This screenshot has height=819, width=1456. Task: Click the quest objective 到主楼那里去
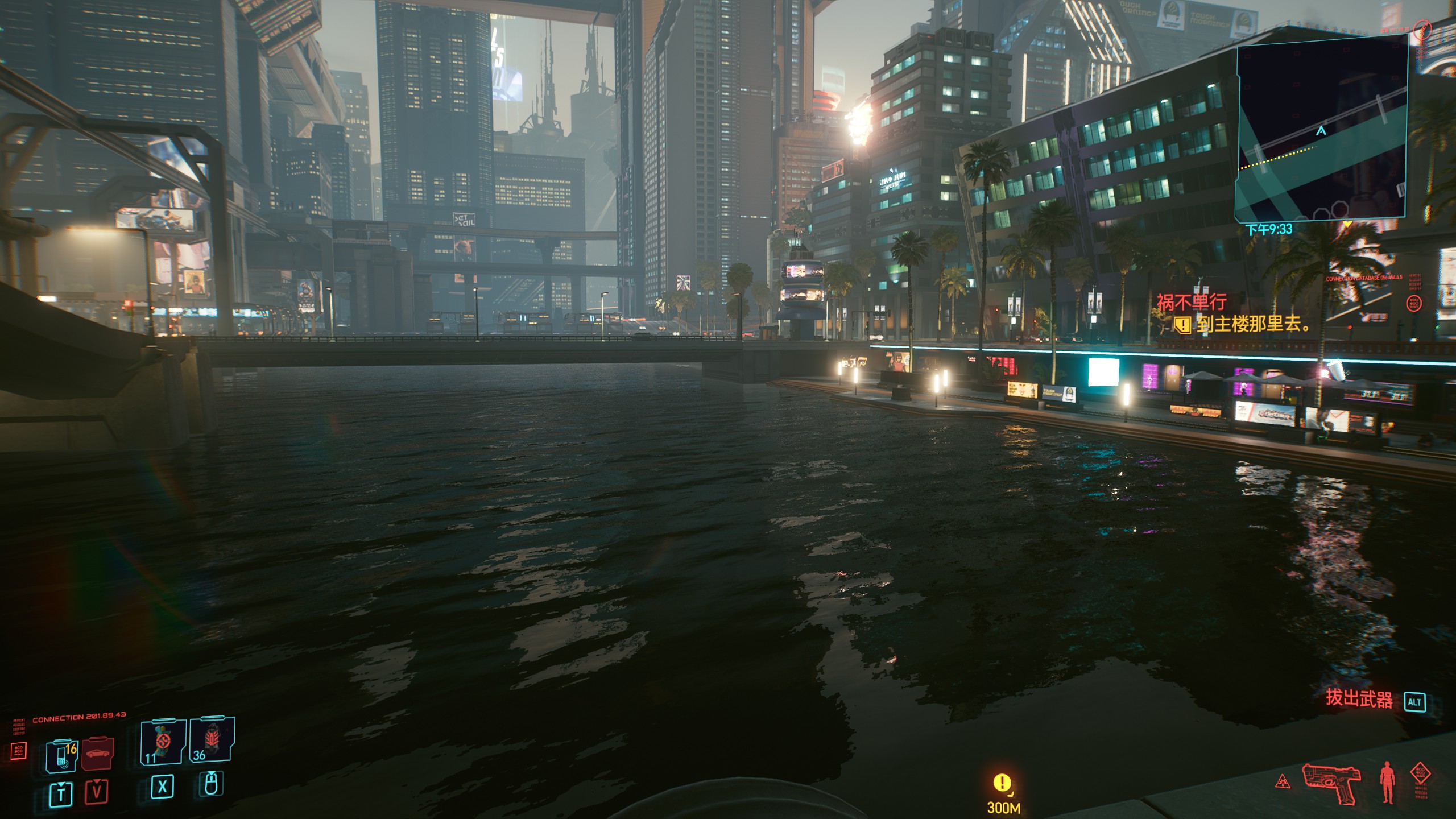pos(1253,325)
